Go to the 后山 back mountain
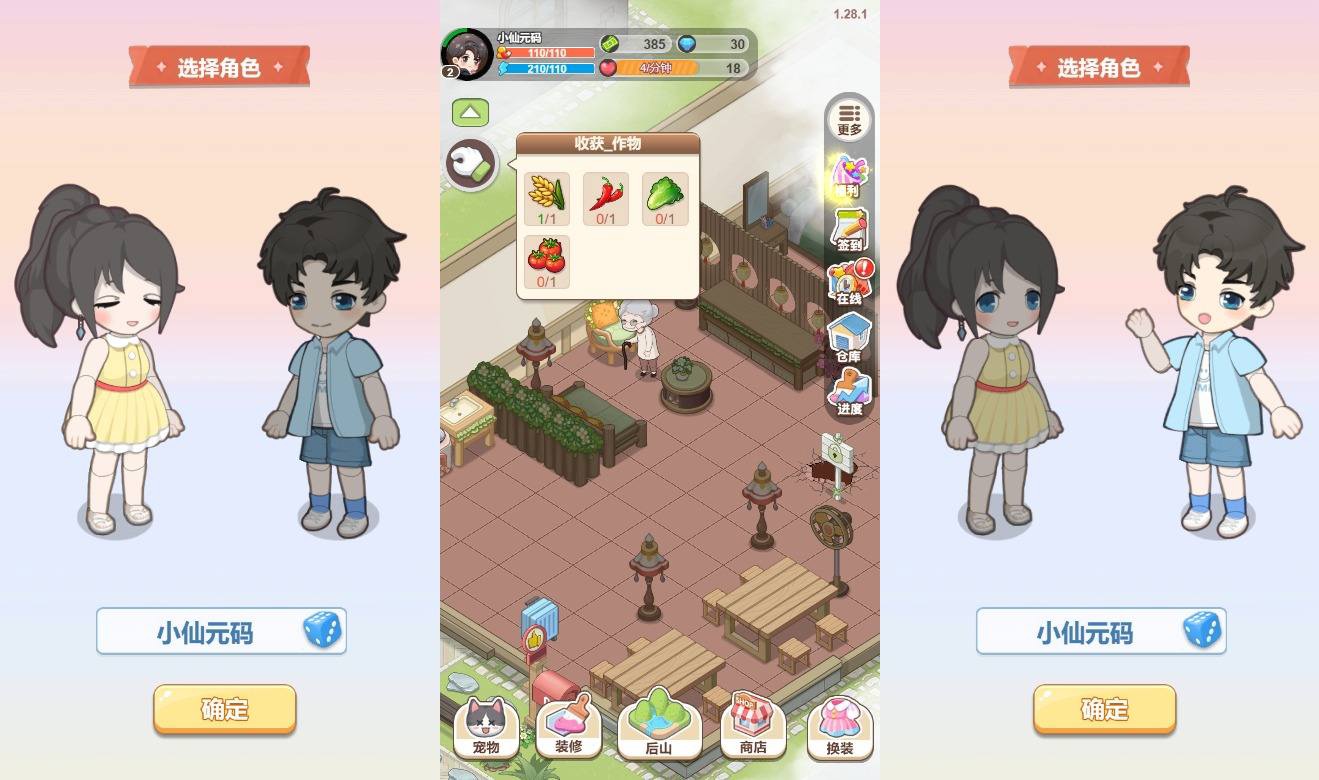Viewport: 1319px width, 780px height. pyautogui.click(x=658, y=724)
